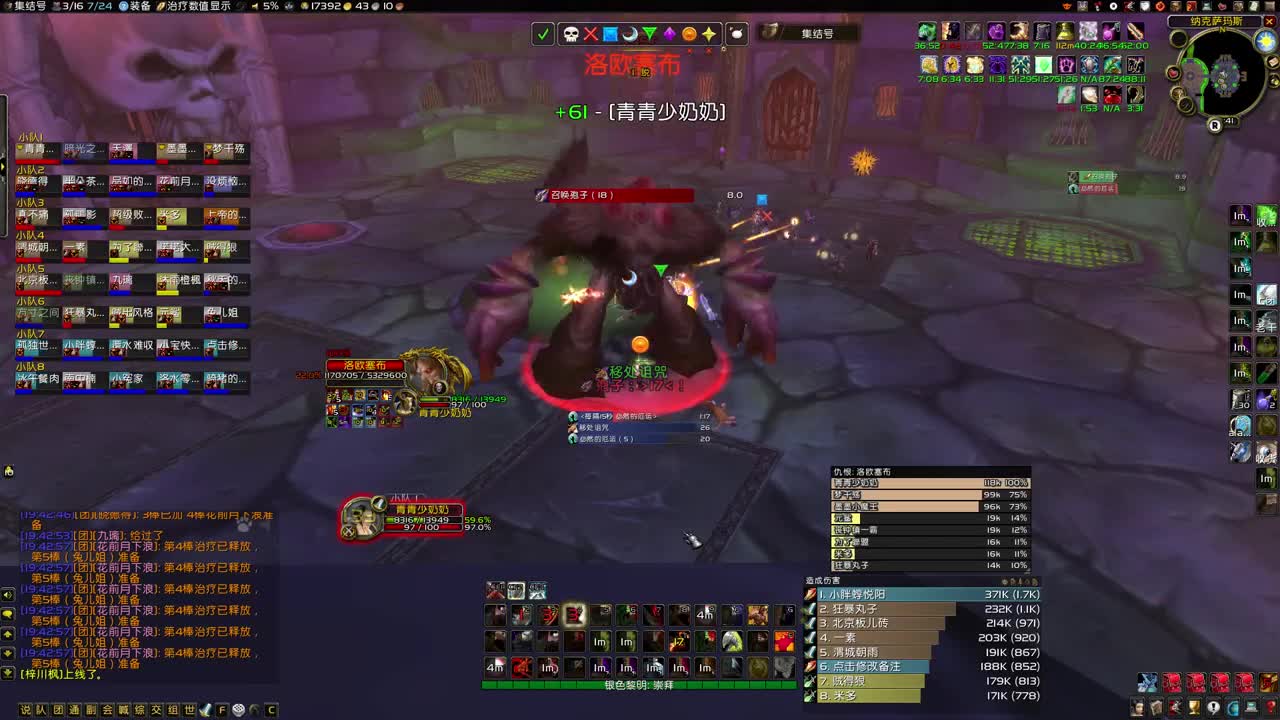This screenshot has width=1280, height=720.
Task: Select the 说 say chat button
Action: (x=24, y=710)
